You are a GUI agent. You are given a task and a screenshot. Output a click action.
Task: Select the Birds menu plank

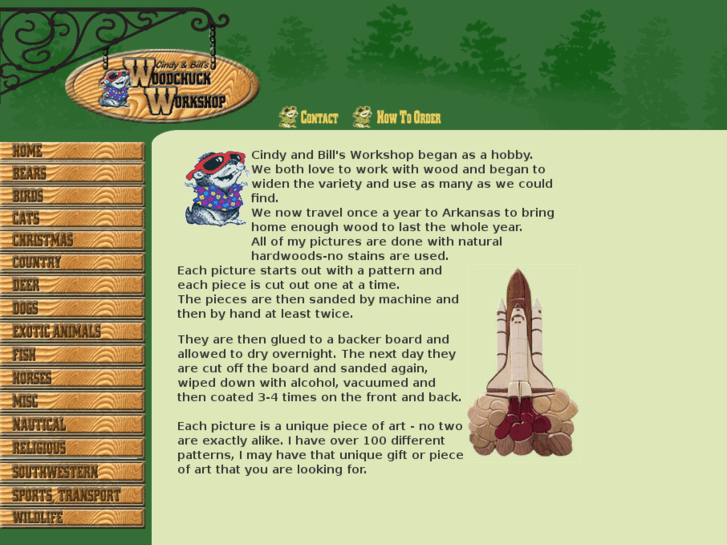coord(72,196)
